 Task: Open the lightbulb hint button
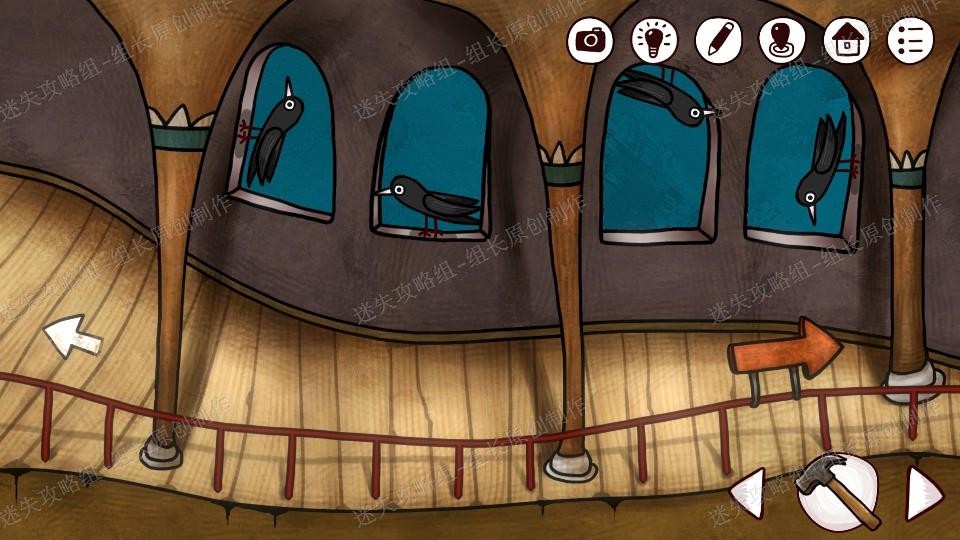(655, 40)
